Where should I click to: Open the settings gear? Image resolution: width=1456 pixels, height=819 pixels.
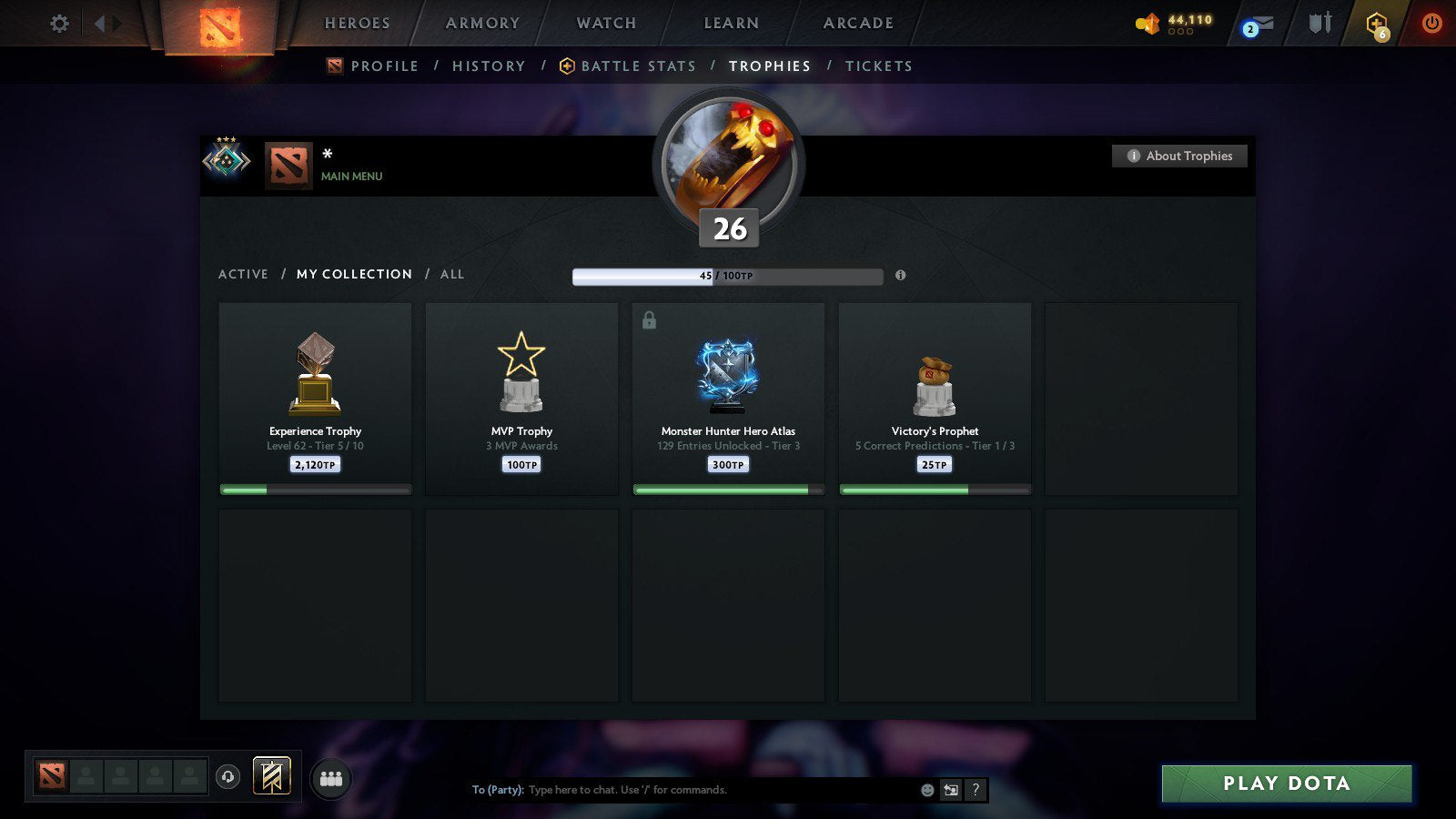click(59, 25)
